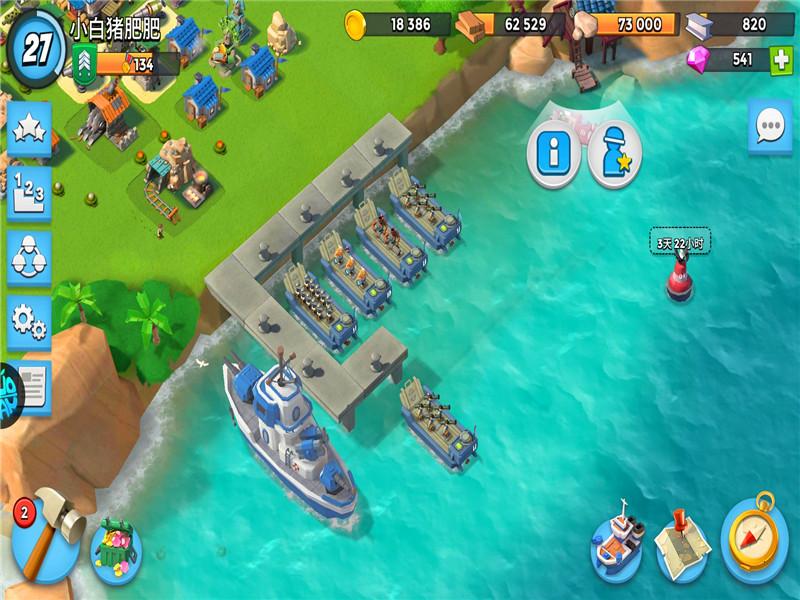Image resolution: width=800 pixels, height=600 pixels.
Task: Open the treasure chest with flowers
Action: pyautogui.click(x=117, y=546)
